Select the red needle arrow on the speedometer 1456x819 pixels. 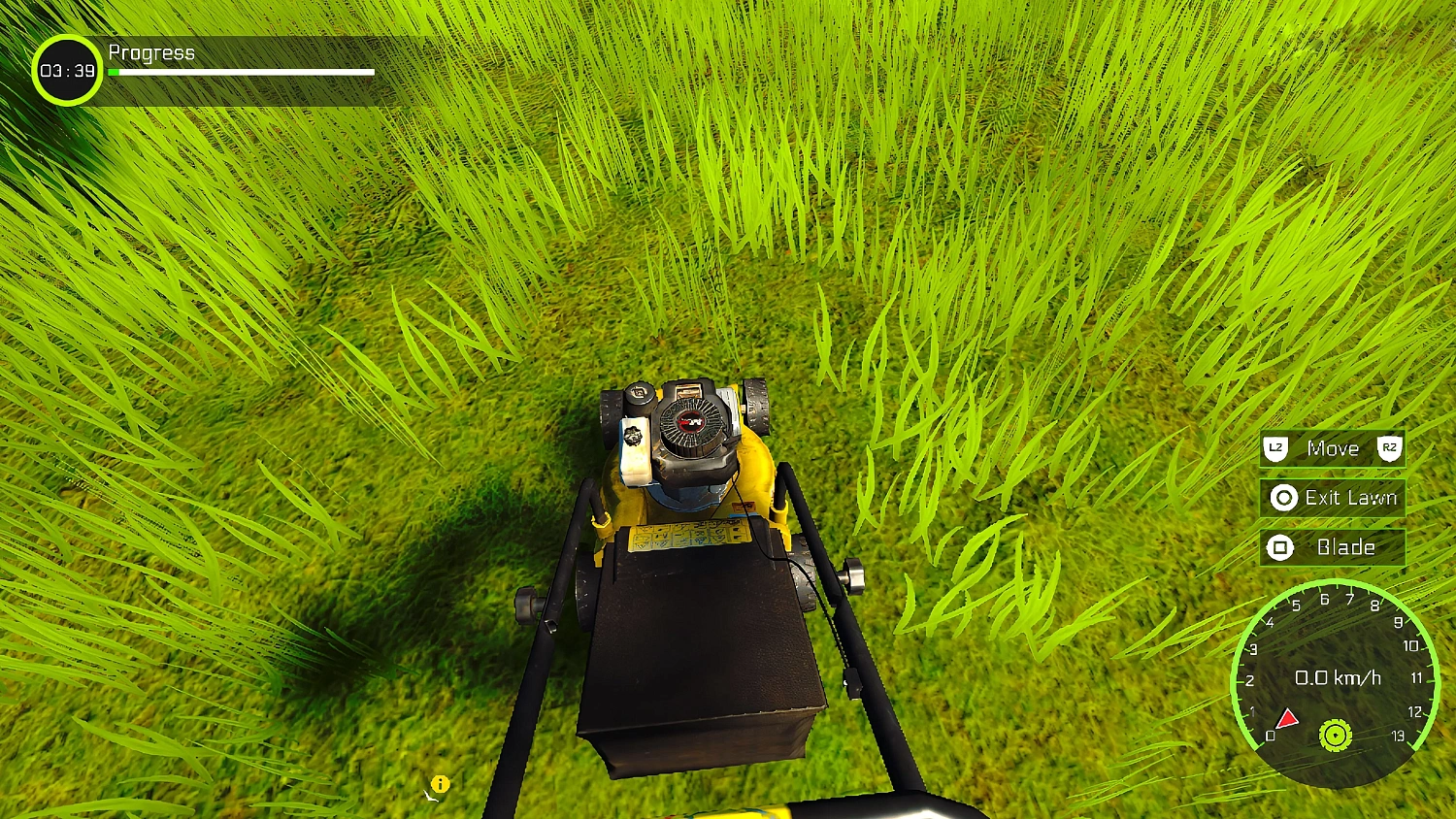pyautogui.click(x=1289, y=718)
